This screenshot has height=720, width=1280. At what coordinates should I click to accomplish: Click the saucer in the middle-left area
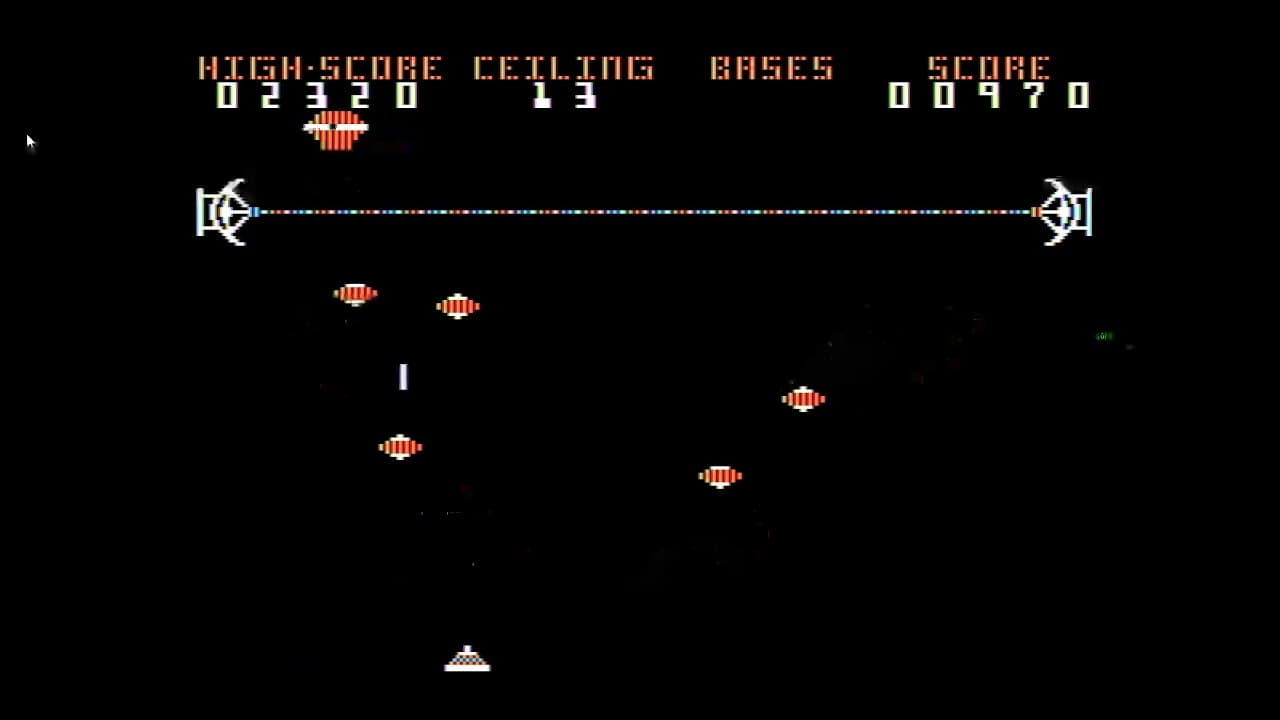click(x=400, y=447)
